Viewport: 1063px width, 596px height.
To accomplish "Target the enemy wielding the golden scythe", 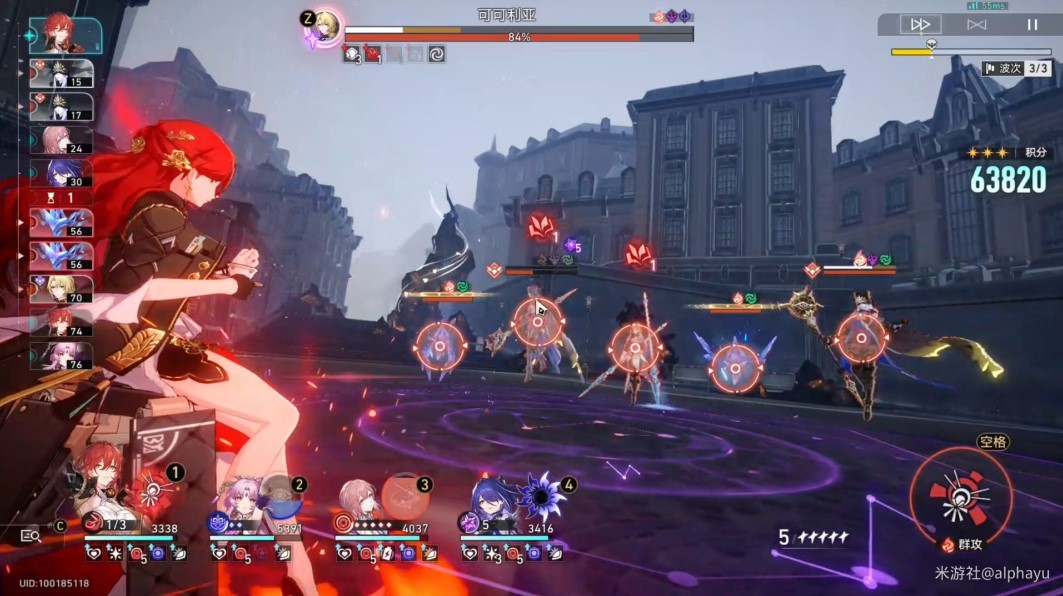I will coord(861,337).
